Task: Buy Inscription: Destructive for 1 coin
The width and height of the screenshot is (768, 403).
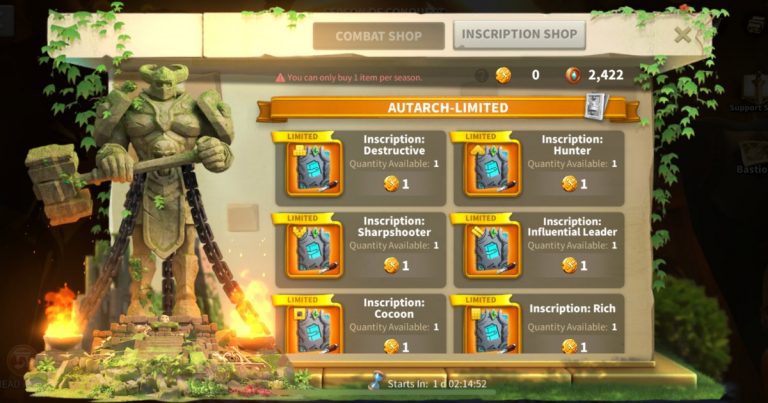Action: (x=397, y=184)
